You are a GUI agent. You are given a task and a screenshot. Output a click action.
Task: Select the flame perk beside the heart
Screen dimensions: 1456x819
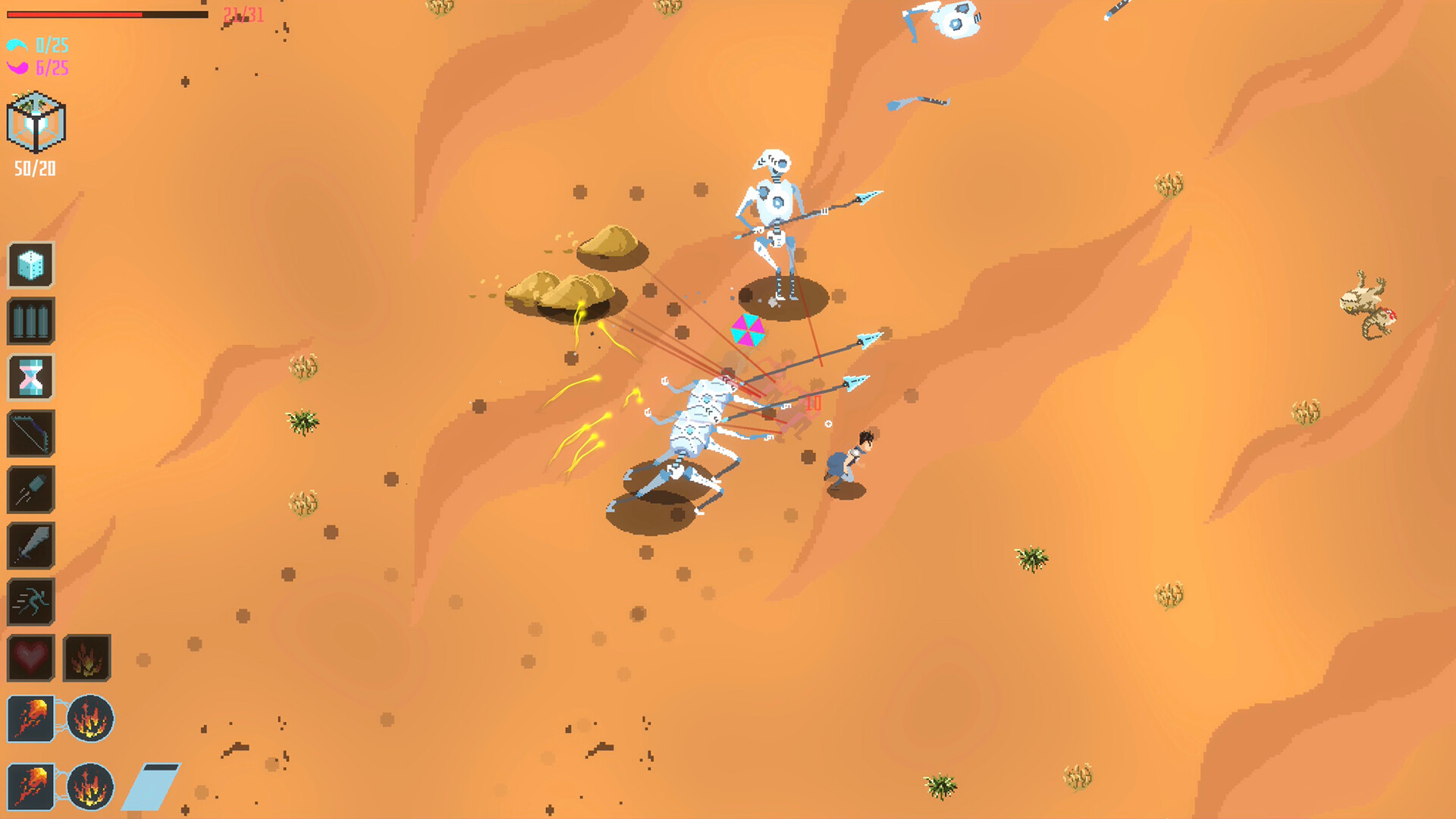click(85, 657)
